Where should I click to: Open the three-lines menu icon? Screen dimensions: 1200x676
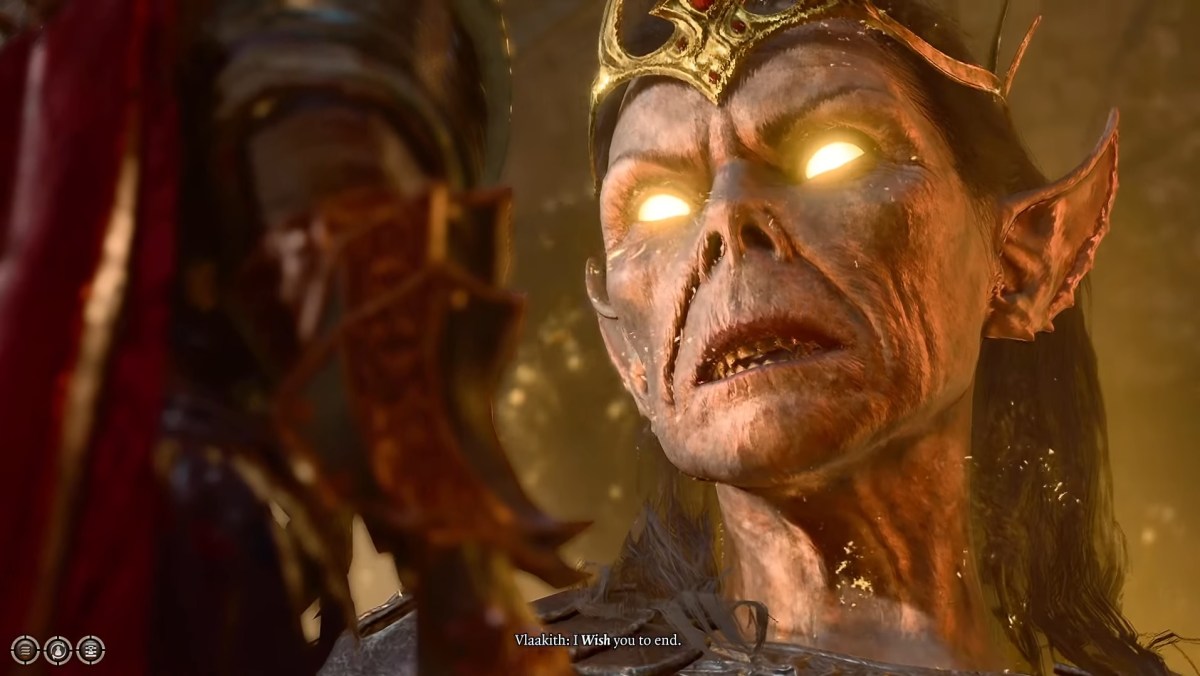tap(25, 650)
